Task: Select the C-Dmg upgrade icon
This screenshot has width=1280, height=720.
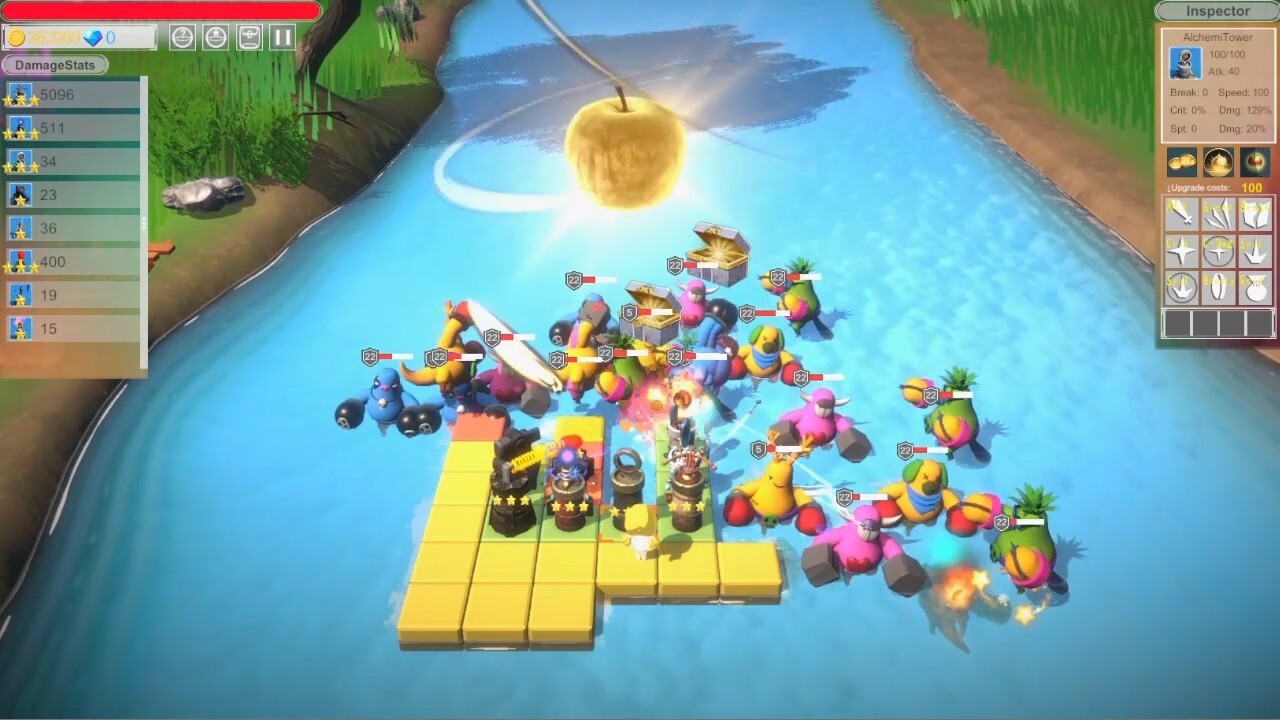Action: (1220, 250)
